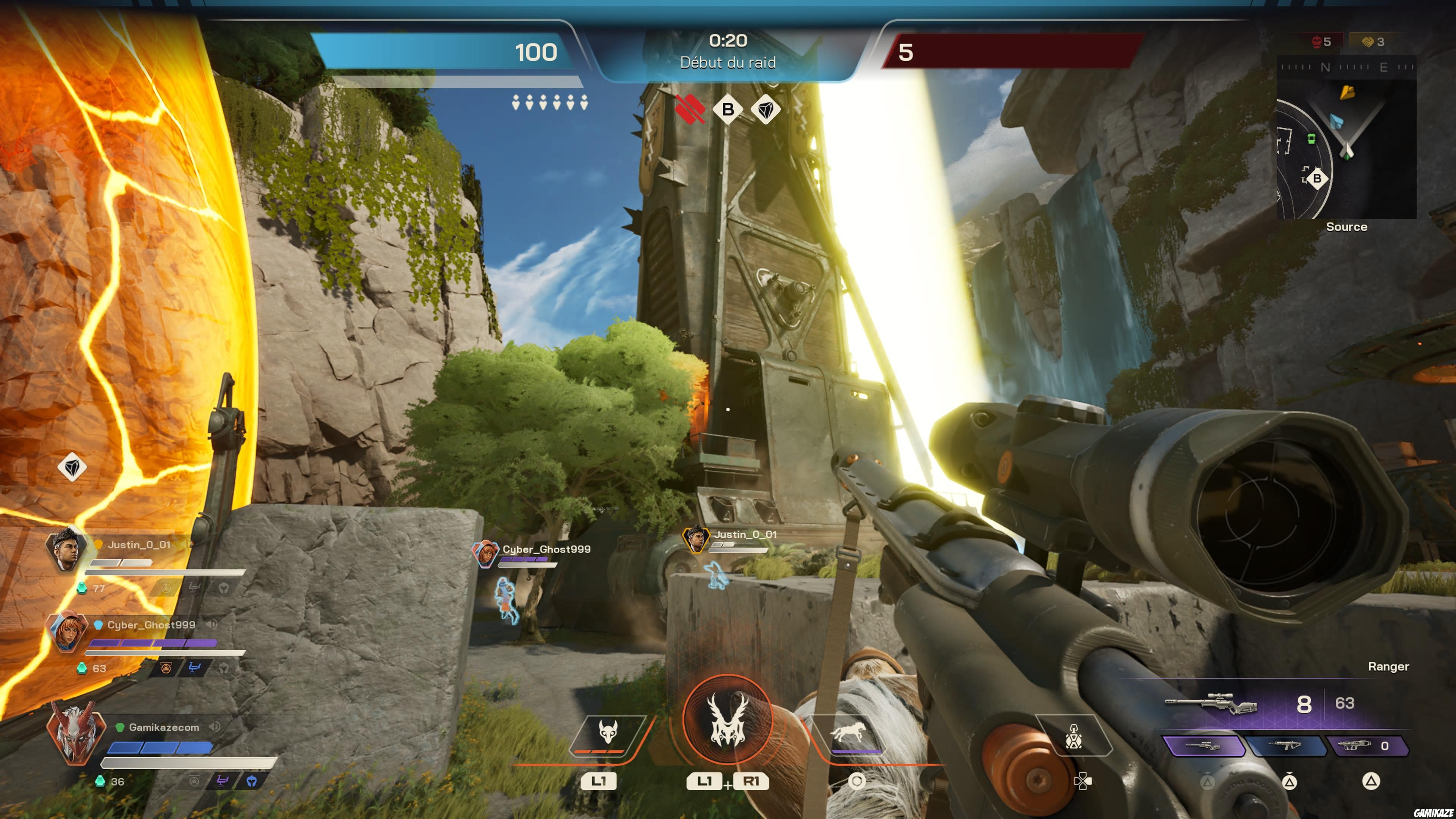This screenshot has height=819, width=1456.
Task: Select the blue helmet perk under Gamikazecom
Action: coord(251,781)
